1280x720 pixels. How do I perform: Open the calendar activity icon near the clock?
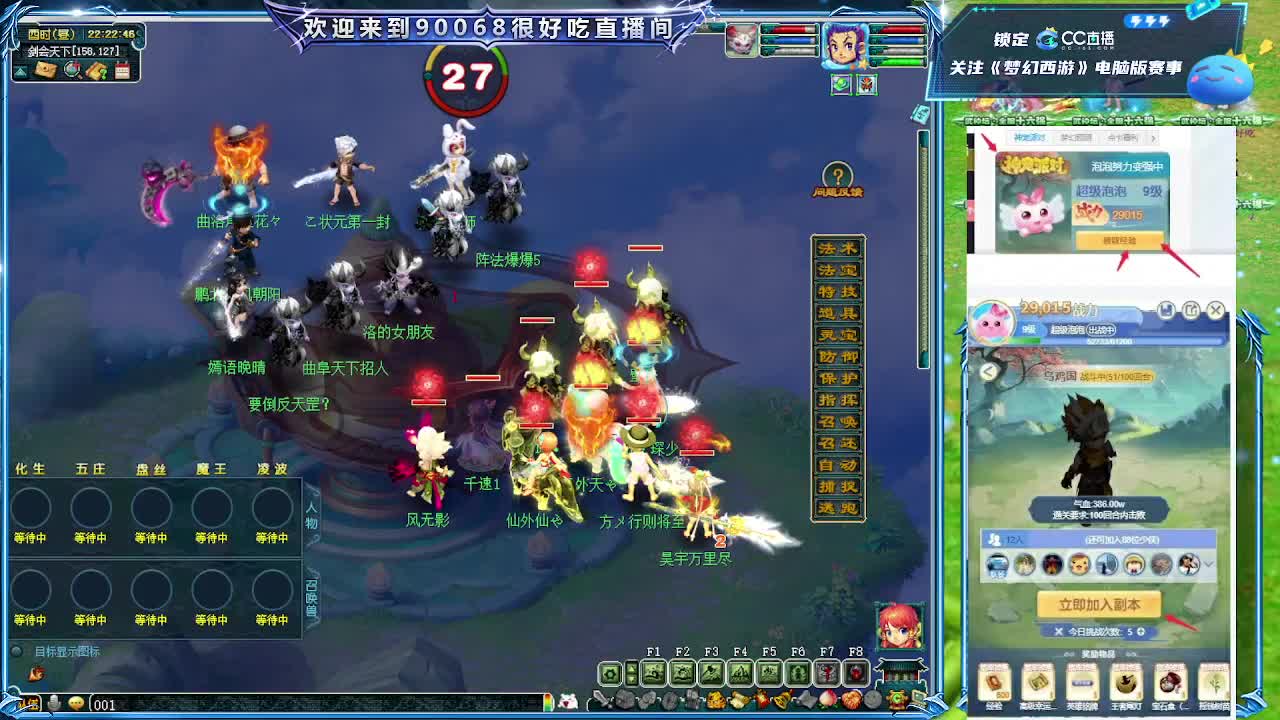pyautogui.click(x=122, y=70)
